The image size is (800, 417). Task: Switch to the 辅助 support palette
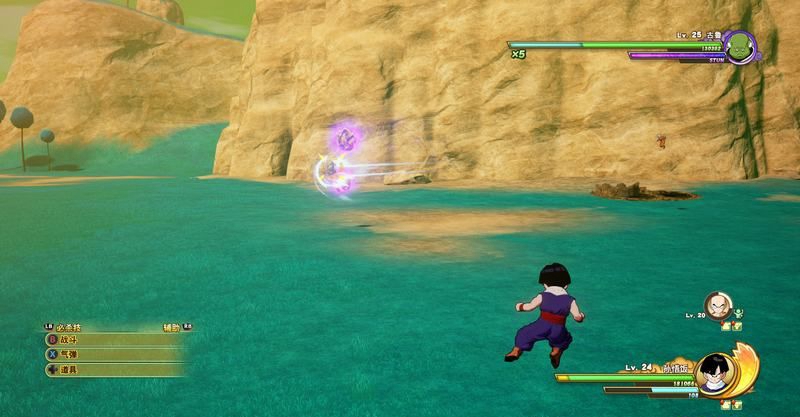pyautogui.click(x=174, y=327)
